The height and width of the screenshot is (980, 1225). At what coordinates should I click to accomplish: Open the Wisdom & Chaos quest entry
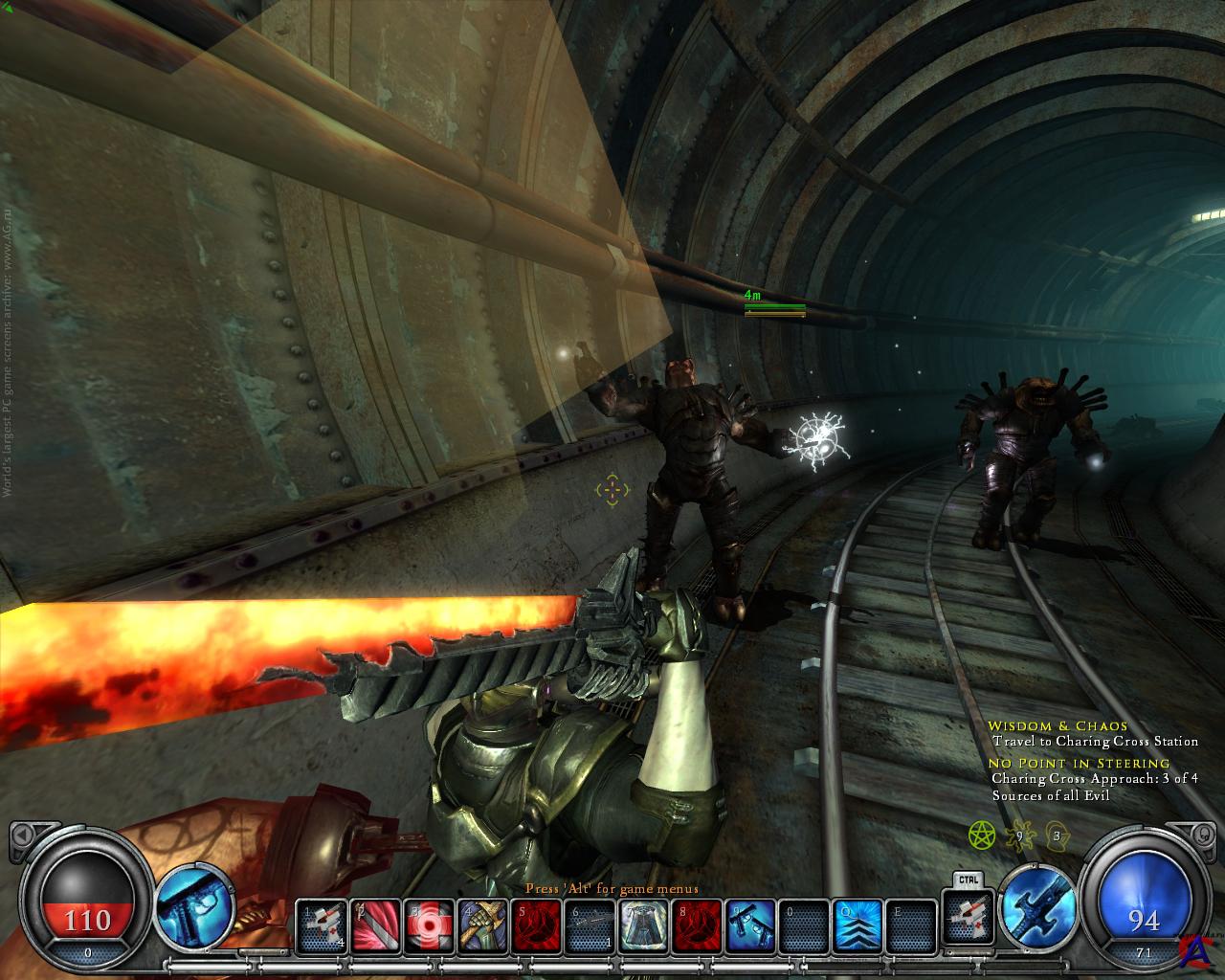click(1044, 726)
